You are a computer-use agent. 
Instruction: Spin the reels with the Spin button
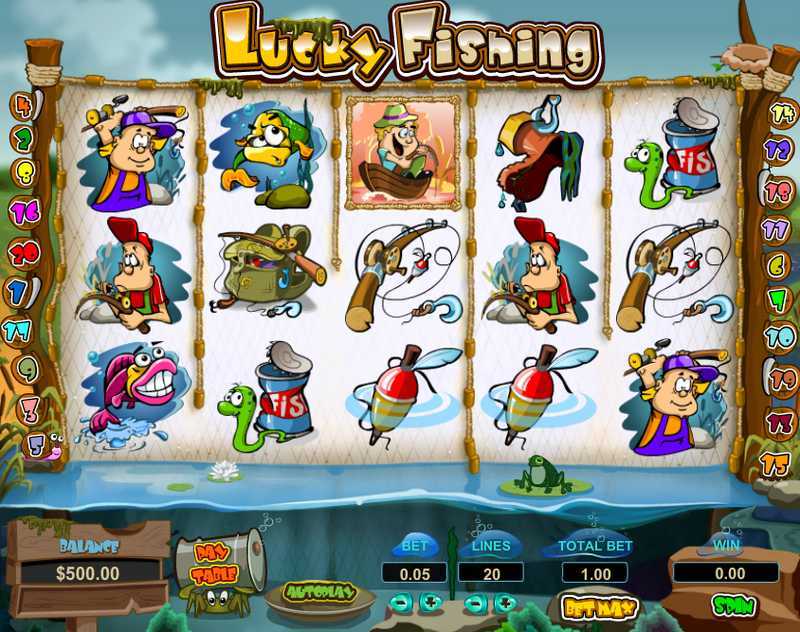733,605
